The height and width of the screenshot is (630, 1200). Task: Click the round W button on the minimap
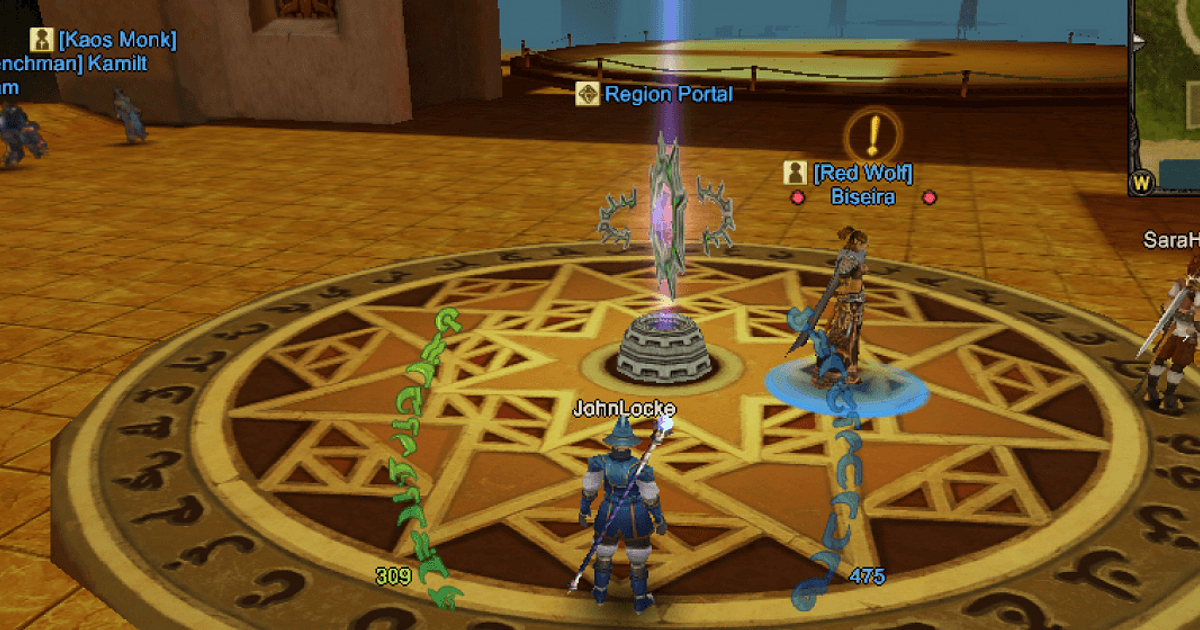click(x=1142, y=183)
